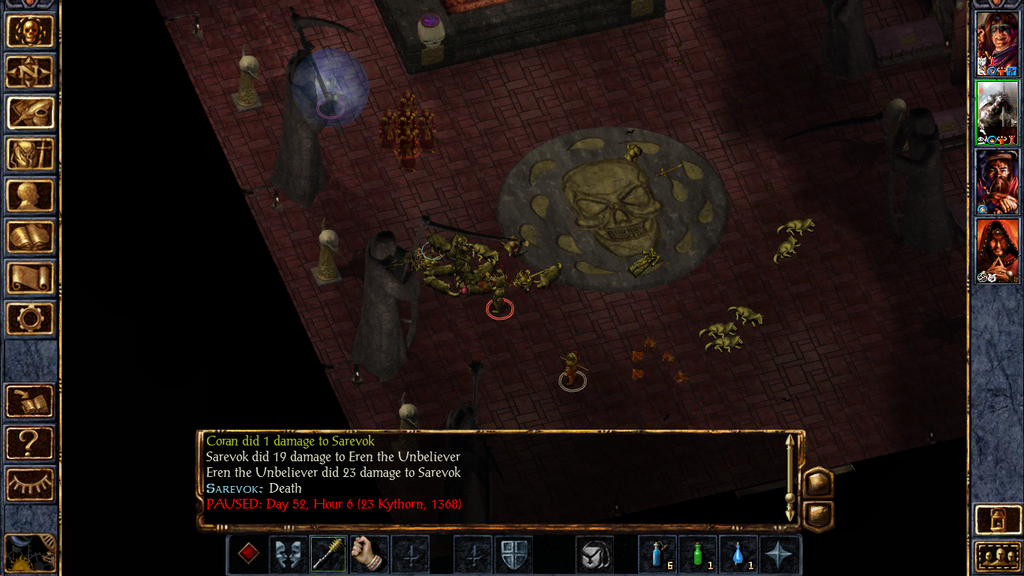Click the question mark help button

click(x=30, y=441)
